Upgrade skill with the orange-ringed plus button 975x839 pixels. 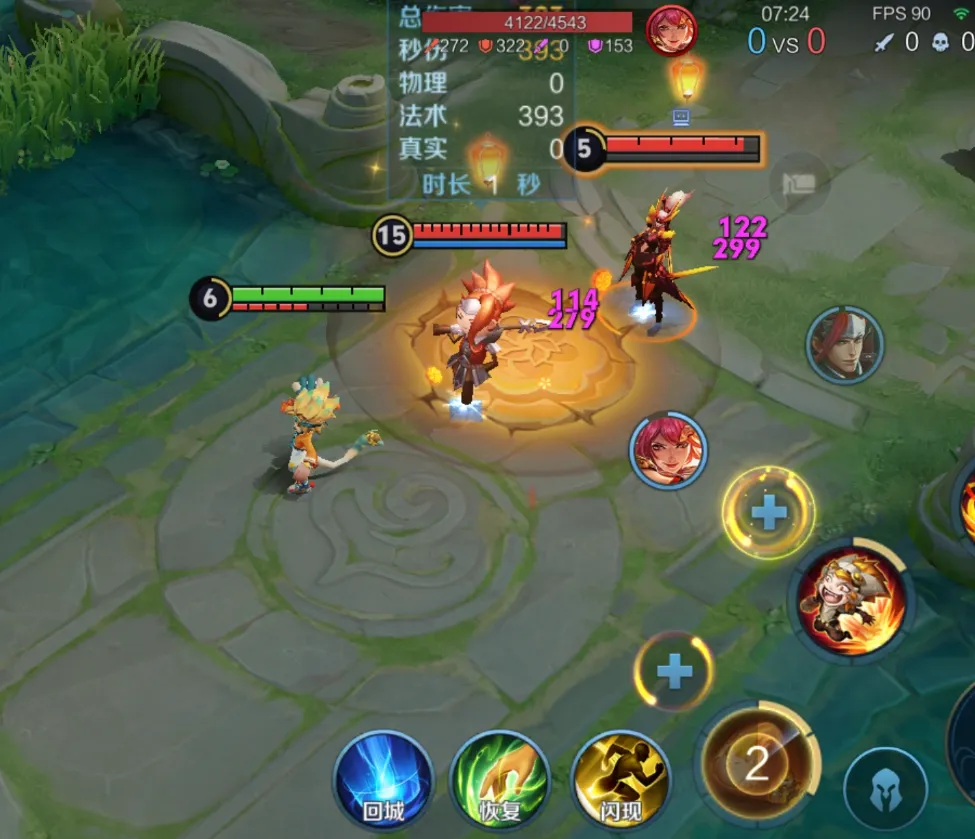674,672
